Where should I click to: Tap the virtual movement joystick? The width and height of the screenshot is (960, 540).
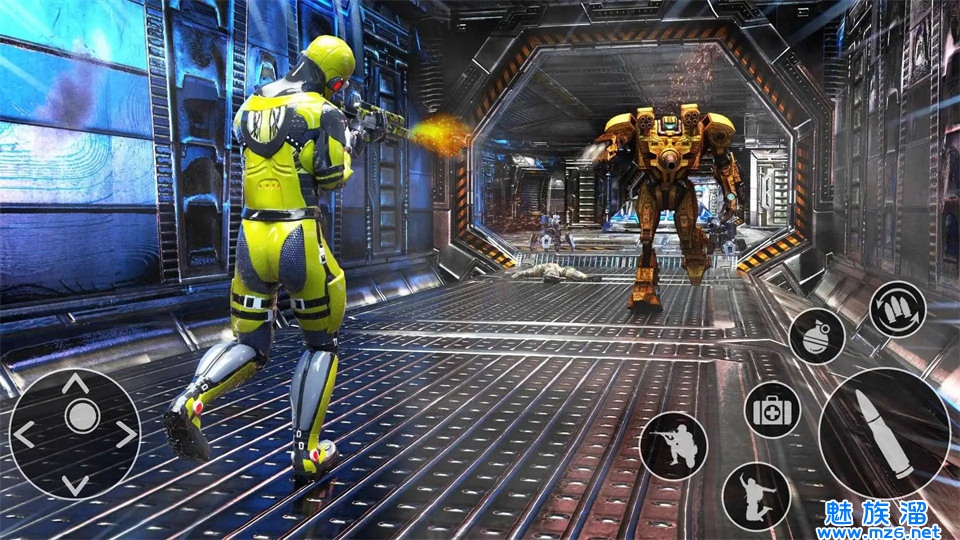pos(75,434)
